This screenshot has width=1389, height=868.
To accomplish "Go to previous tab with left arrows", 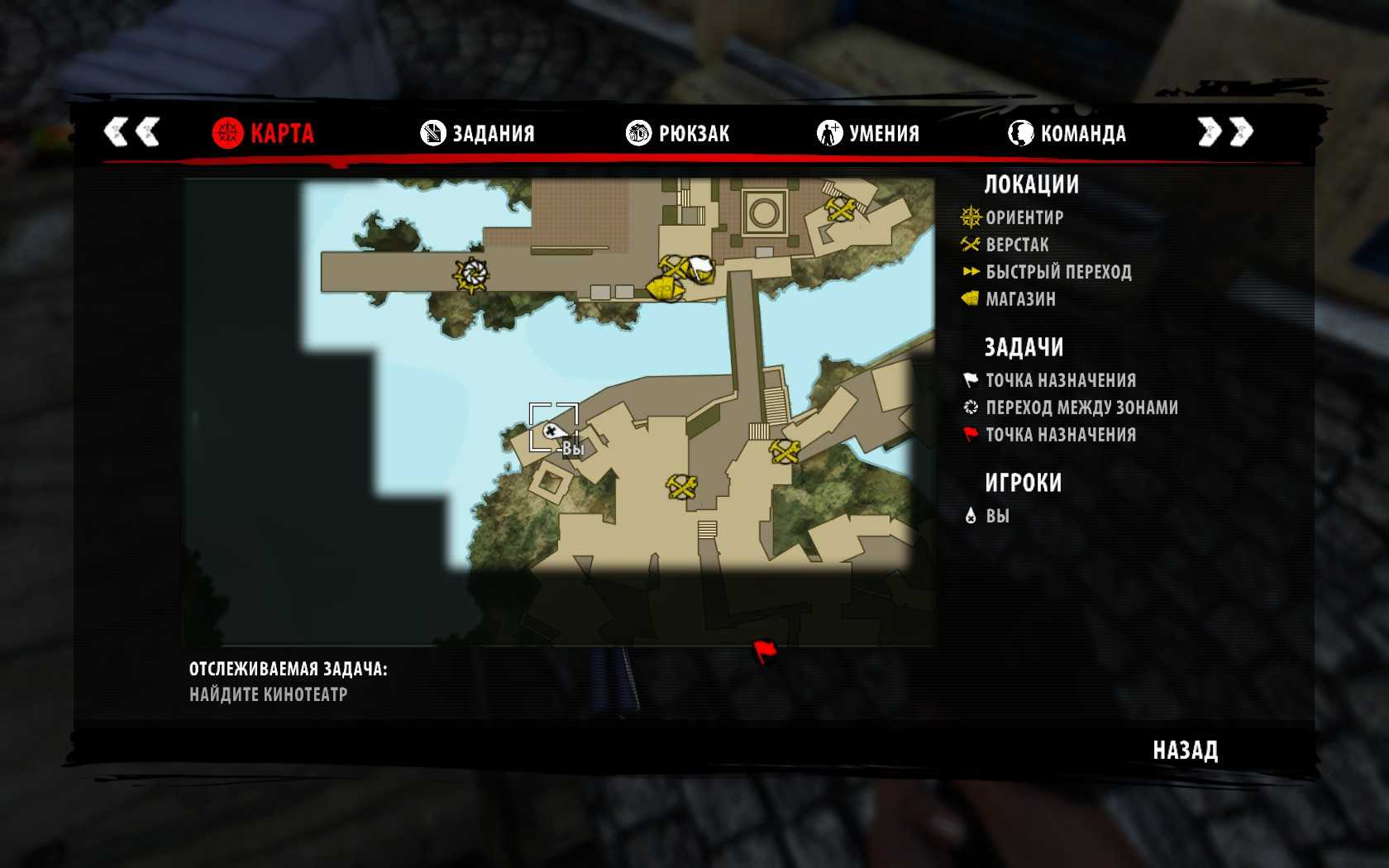I will (x=131, y=131).
